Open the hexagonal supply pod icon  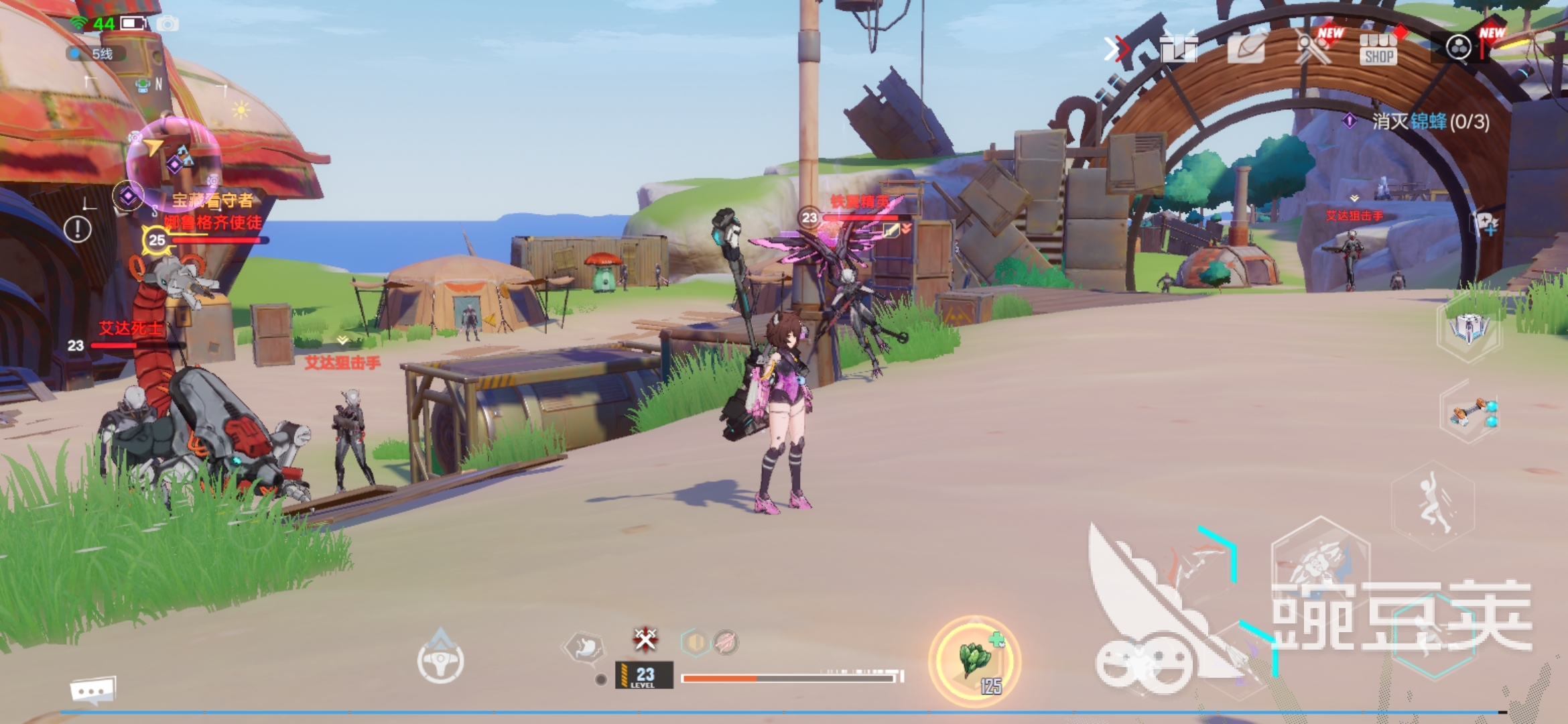coord(1469,330)
